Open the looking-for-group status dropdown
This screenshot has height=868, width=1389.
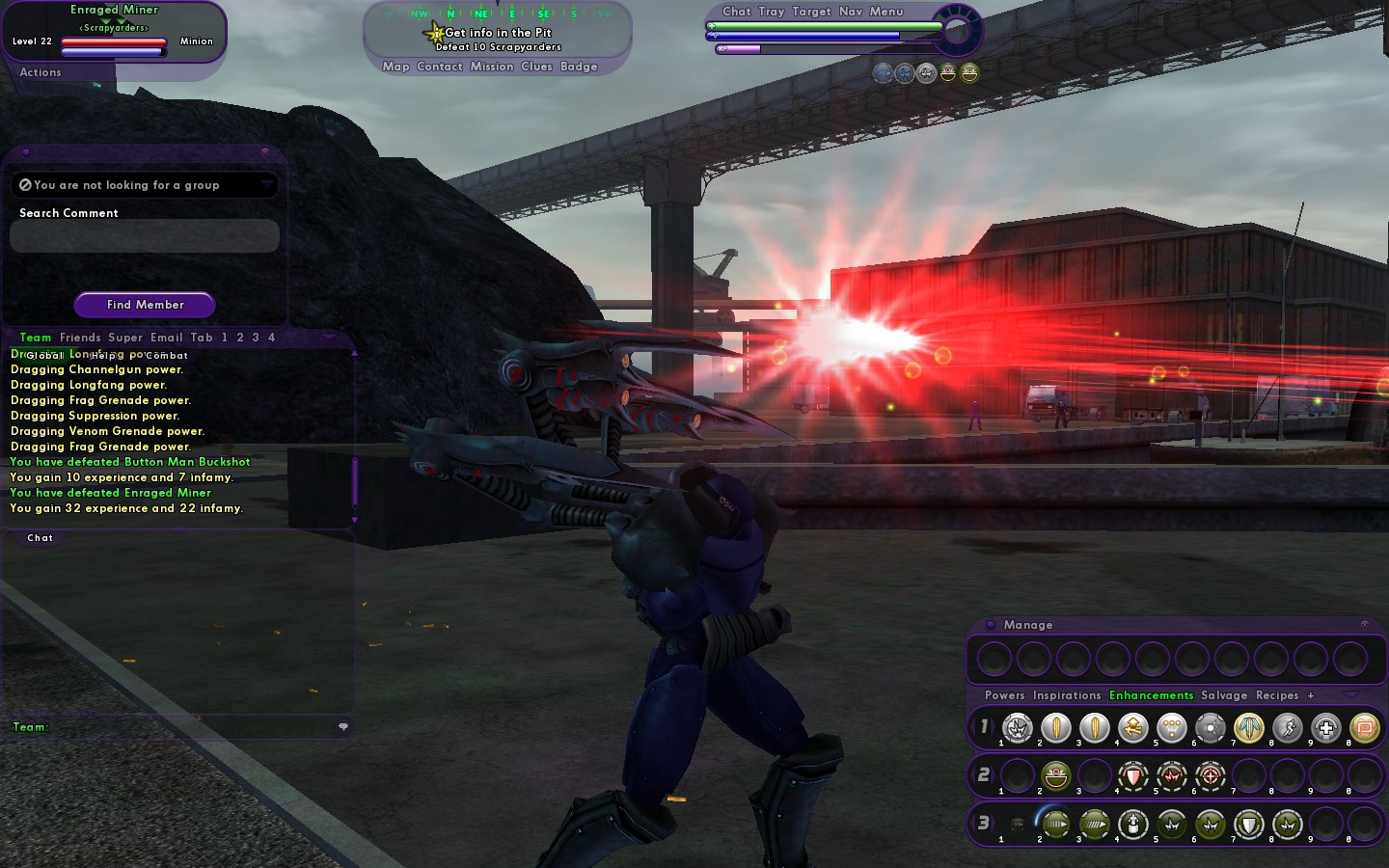tap(144, 185)
